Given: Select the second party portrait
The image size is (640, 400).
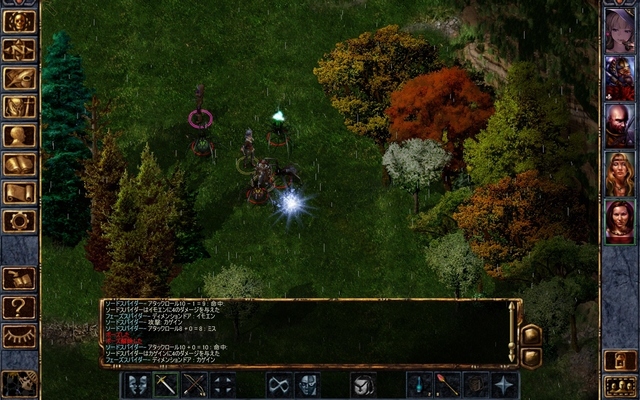Looking at the screenshot, I should pos(619,78).
